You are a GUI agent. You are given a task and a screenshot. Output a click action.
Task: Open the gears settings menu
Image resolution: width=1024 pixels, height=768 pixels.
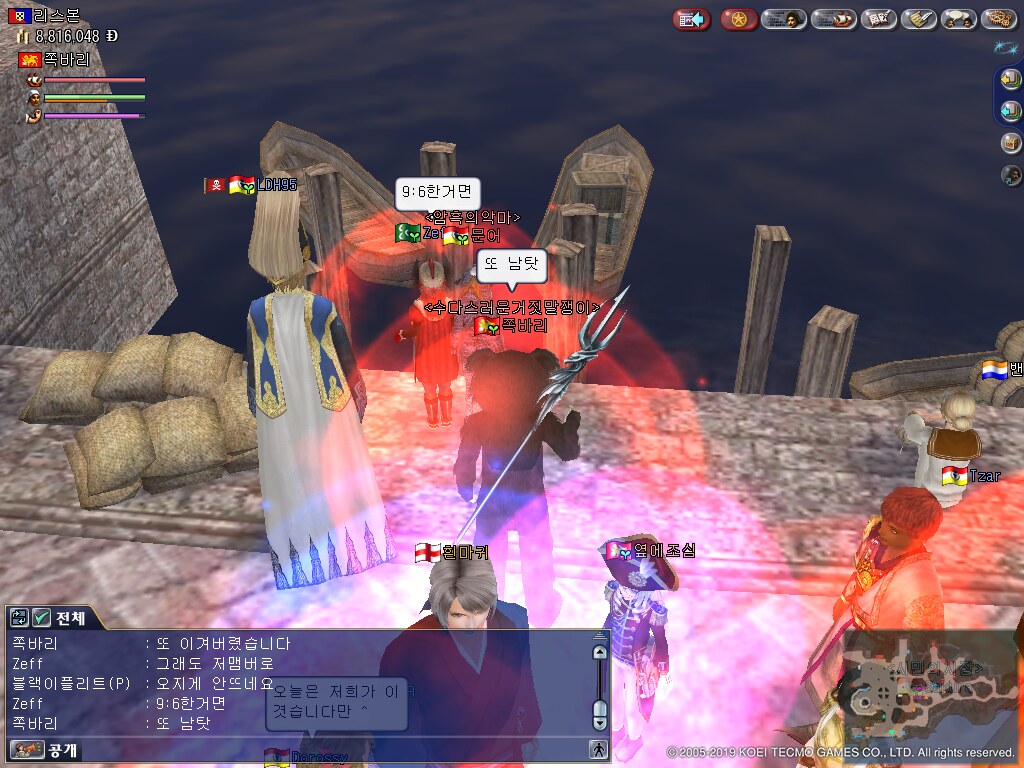click(x=999, y=19)
